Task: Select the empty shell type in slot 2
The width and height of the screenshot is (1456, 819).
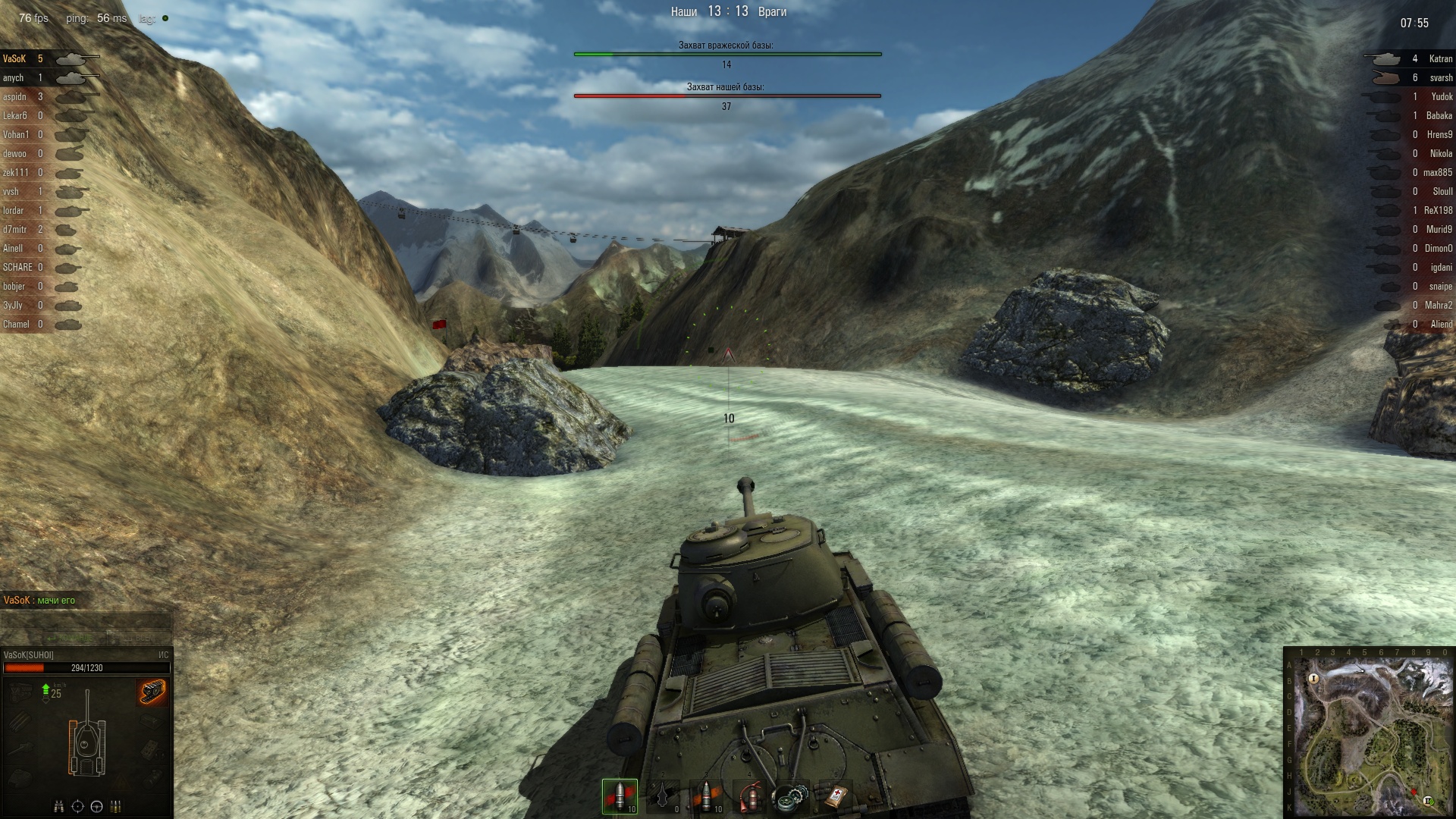Action: pyautogui.click(x=663, y=796)
